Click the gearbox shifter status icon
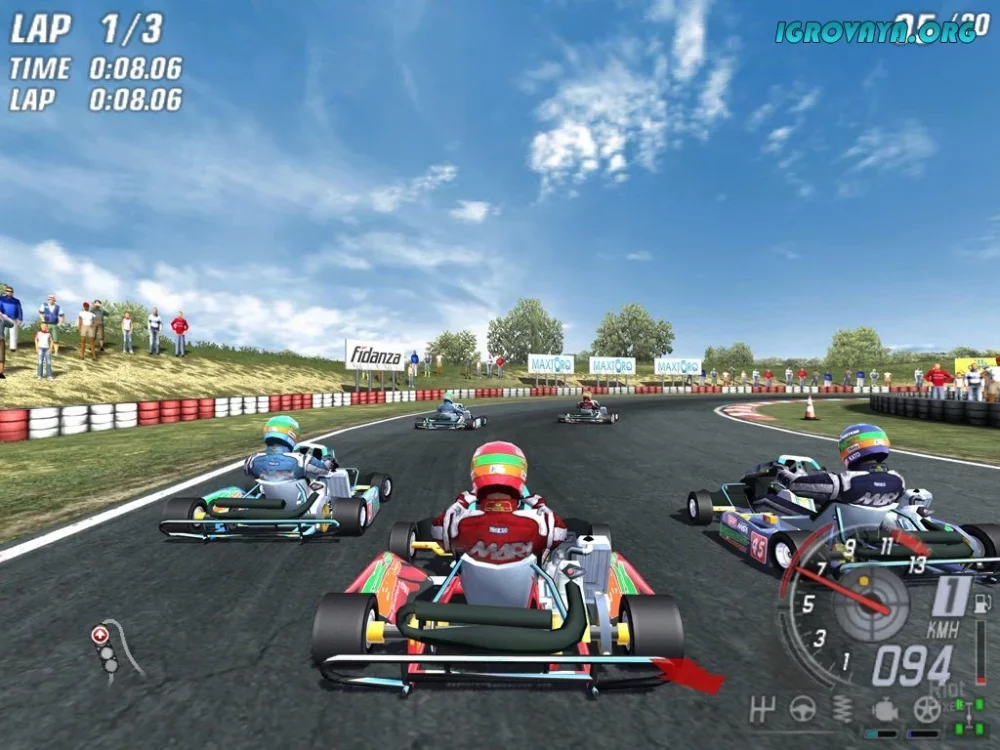 763,708
